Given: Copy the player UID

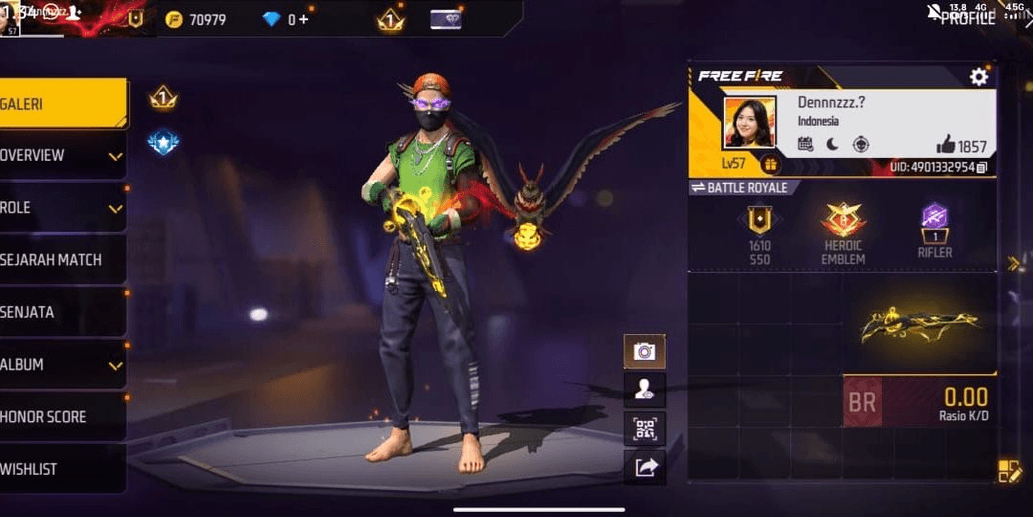Looking at the screenshot, I should (x=982, y=167).
